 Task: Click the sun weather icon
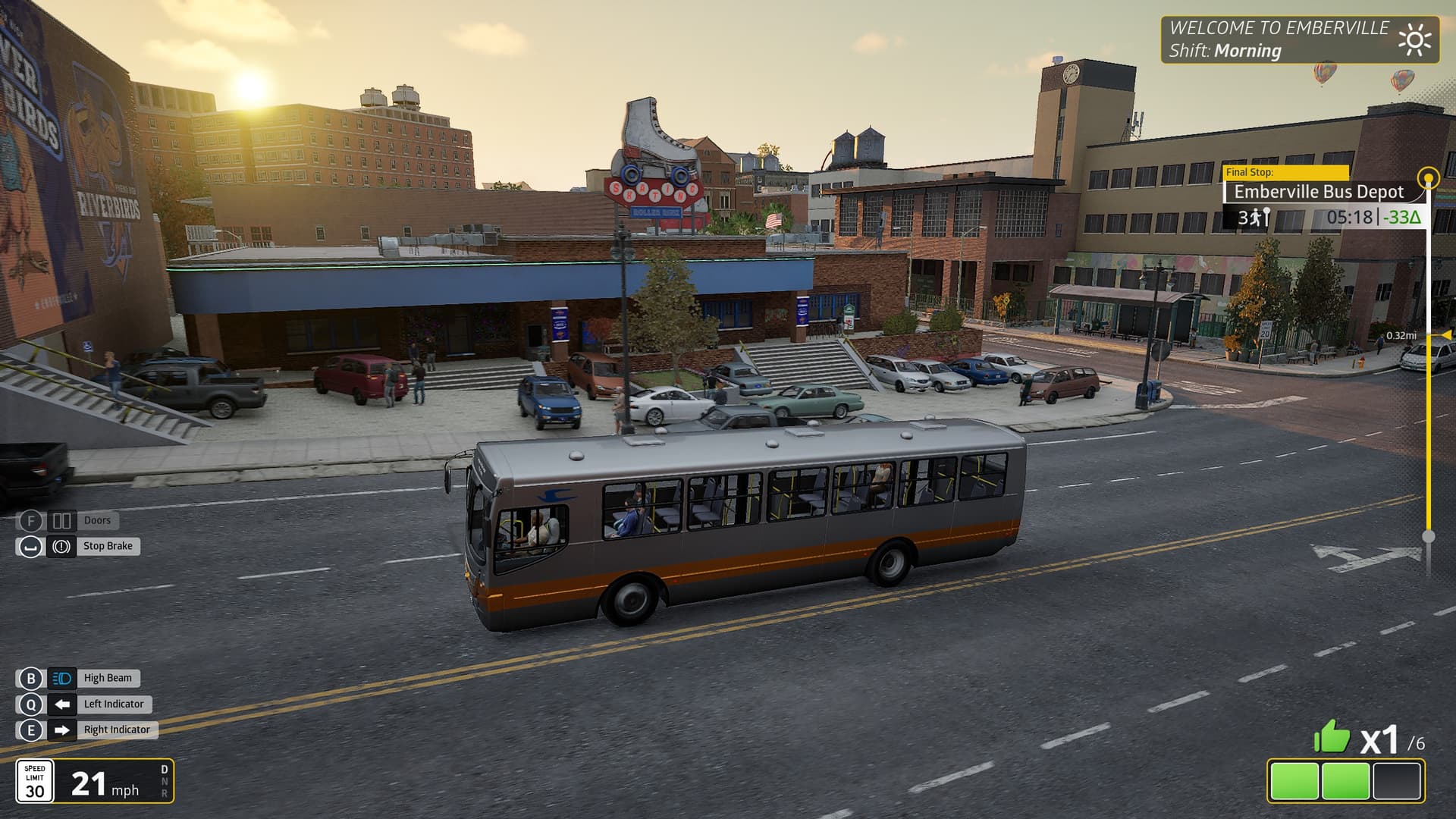1414,40
